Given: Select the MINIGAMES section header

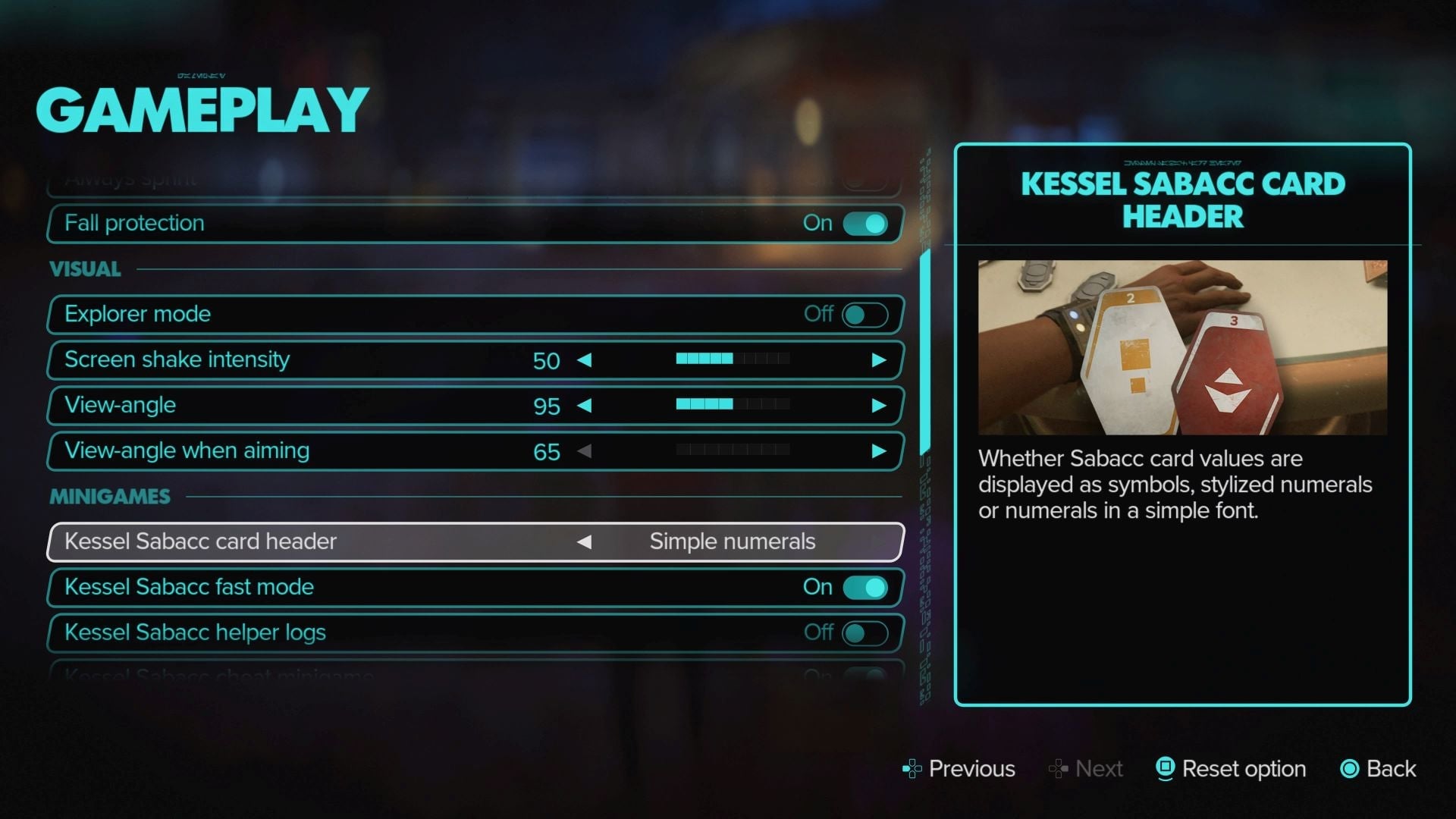Looking at the screenshot, I should 110,496.
